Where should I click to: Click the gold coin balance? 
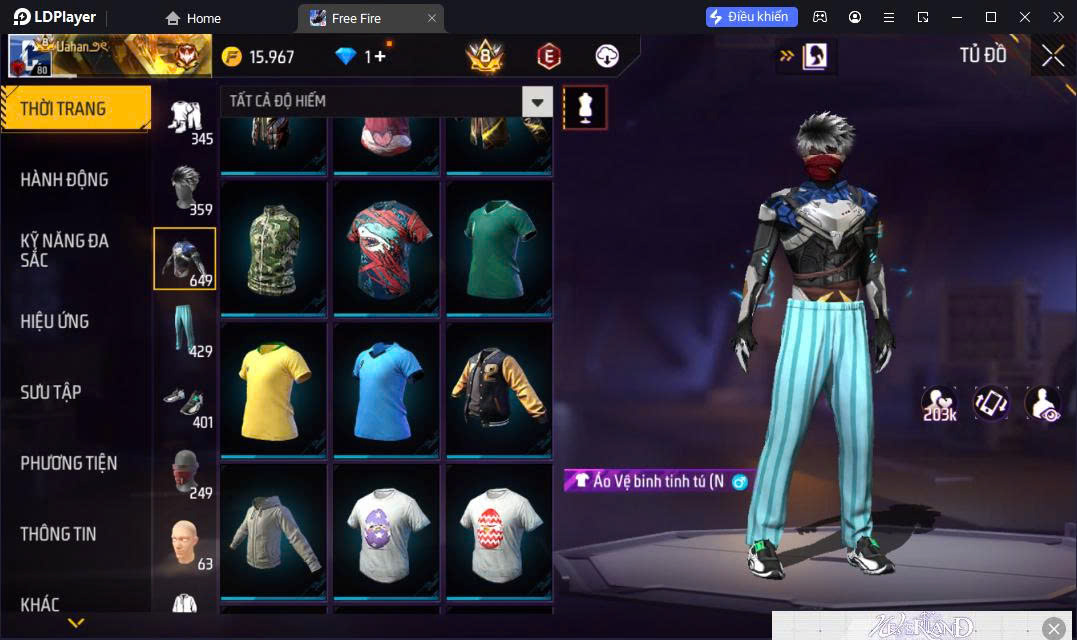[259, 57]
